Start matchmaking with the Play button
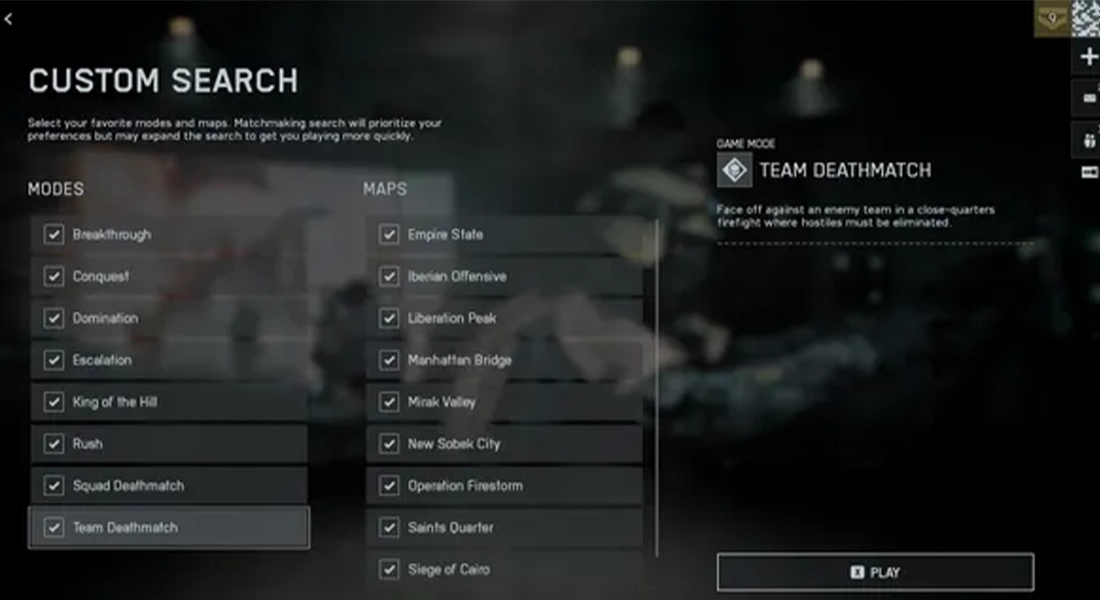The height and width of the screenshot is (600, 1100). (875, 573)
